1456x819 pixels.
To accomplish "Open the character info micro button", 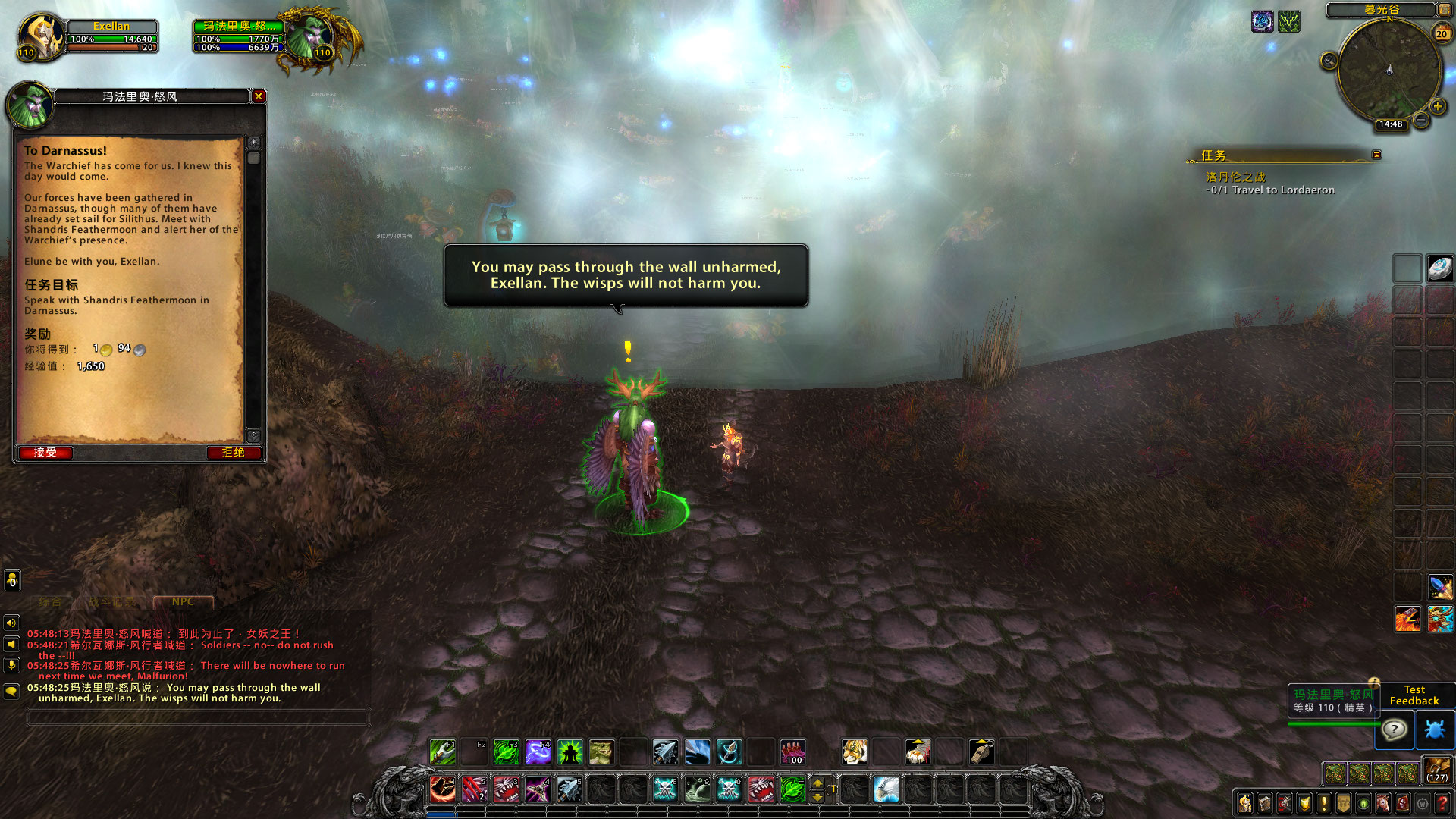I will 1244,802.
